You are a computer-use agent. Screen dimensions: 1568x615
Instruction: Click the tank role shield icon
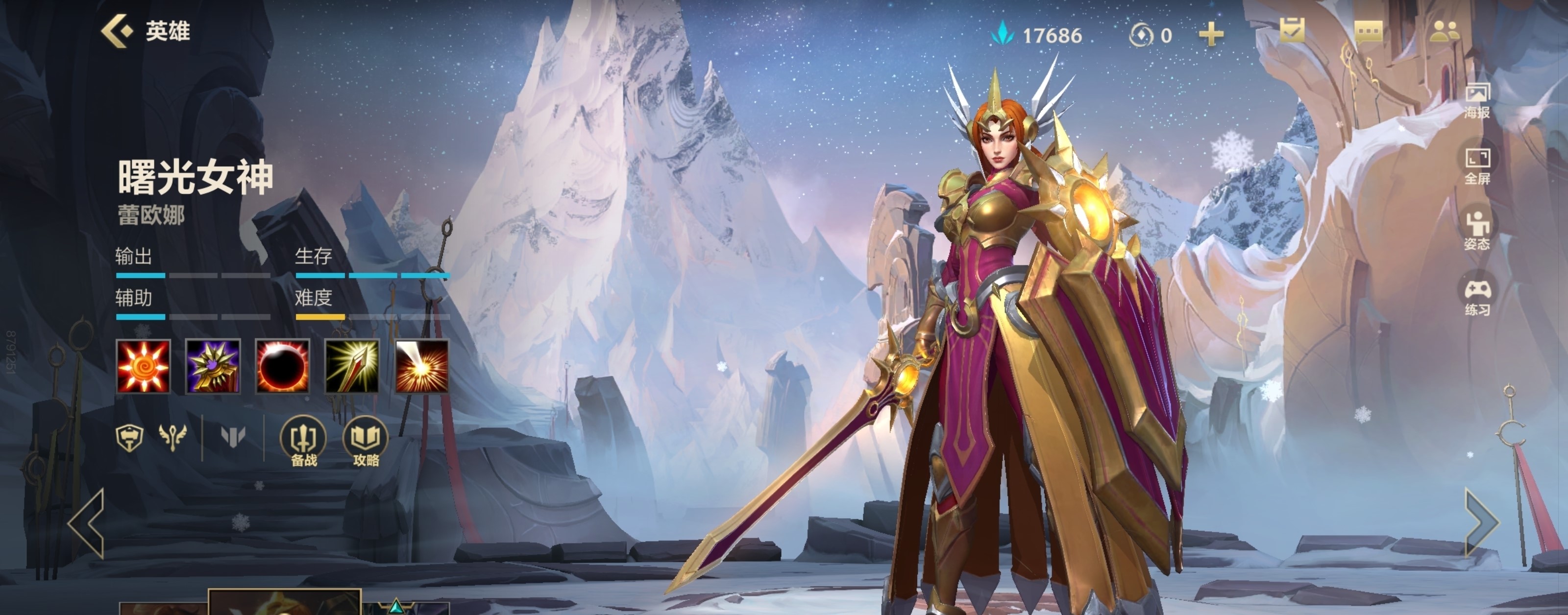click(130, 437)
